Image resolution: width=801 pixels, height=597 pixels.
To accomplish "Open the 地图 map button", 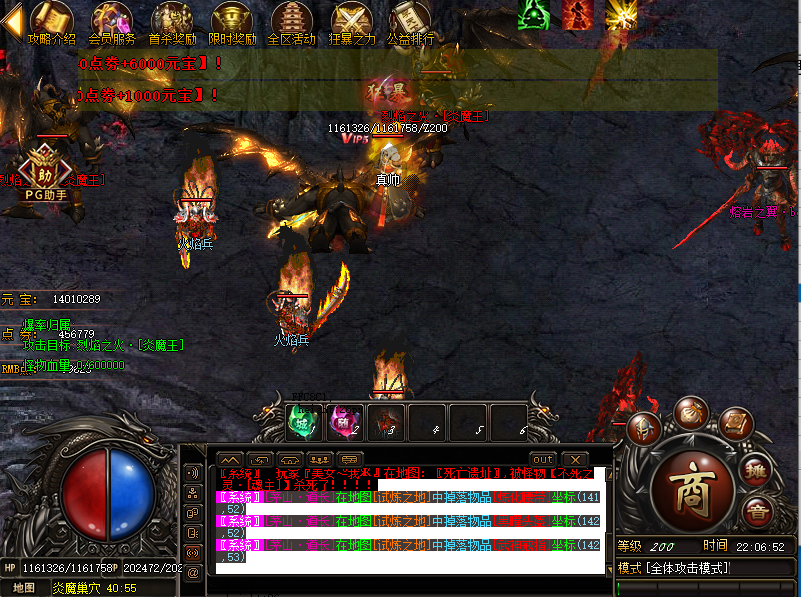I will tap(24, 587).
